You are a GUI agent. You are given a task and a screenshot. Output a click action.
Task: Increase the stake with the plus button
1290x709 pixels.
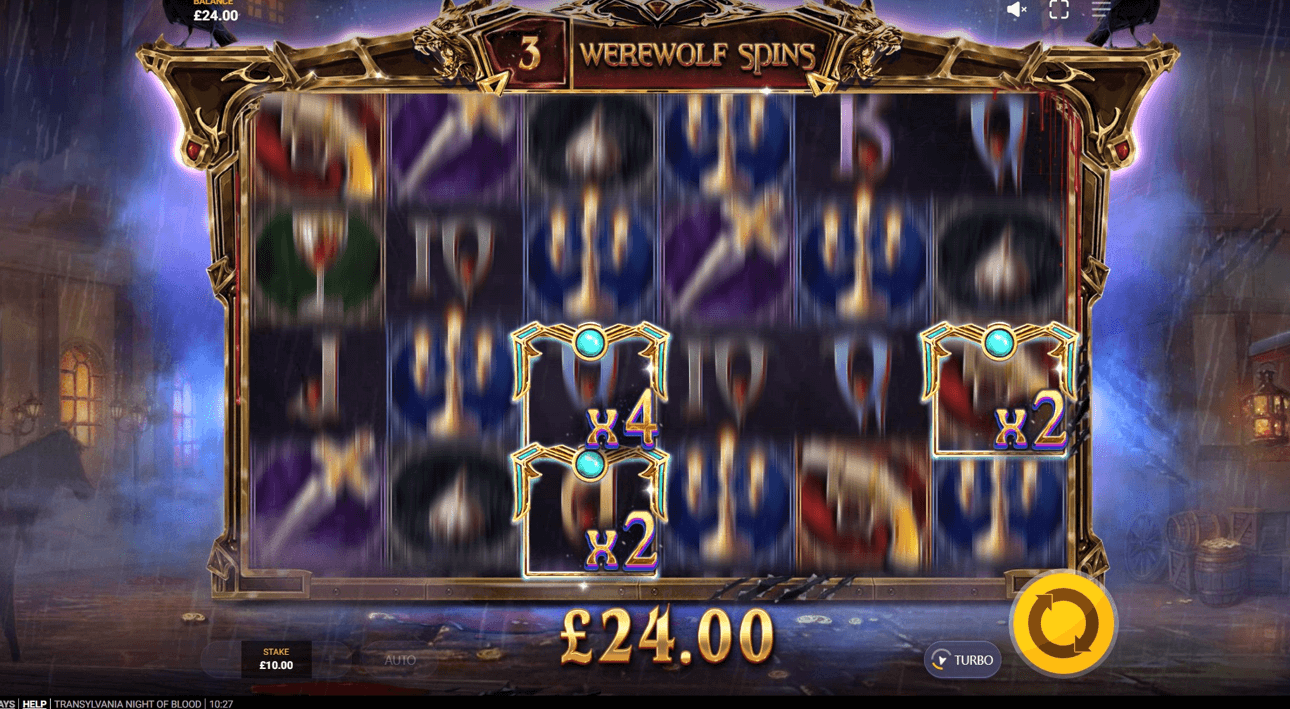[332, 660]
